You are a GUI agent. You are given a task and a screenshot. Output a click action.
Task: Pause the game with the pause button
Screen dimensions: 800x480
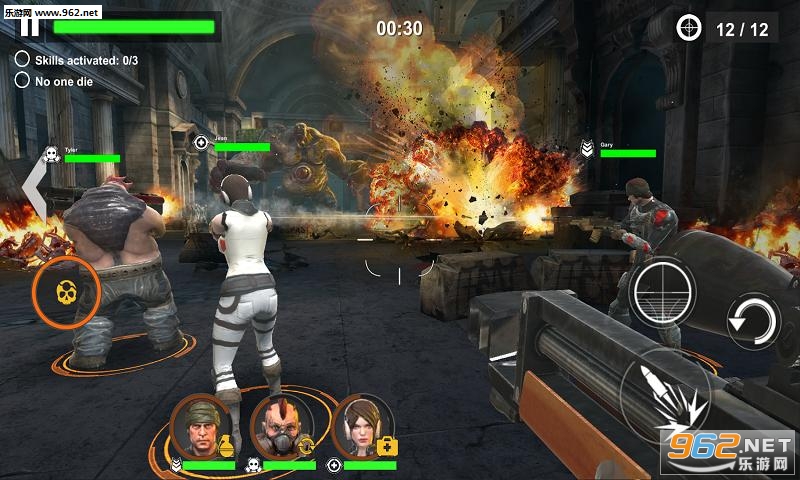(x=30, y=26)
